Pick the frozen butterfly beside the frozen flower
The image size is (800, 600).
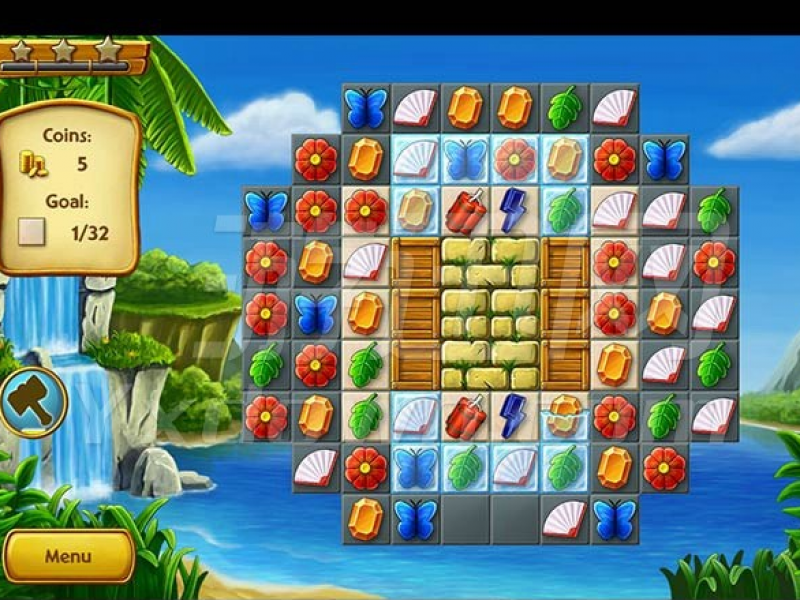465,159
